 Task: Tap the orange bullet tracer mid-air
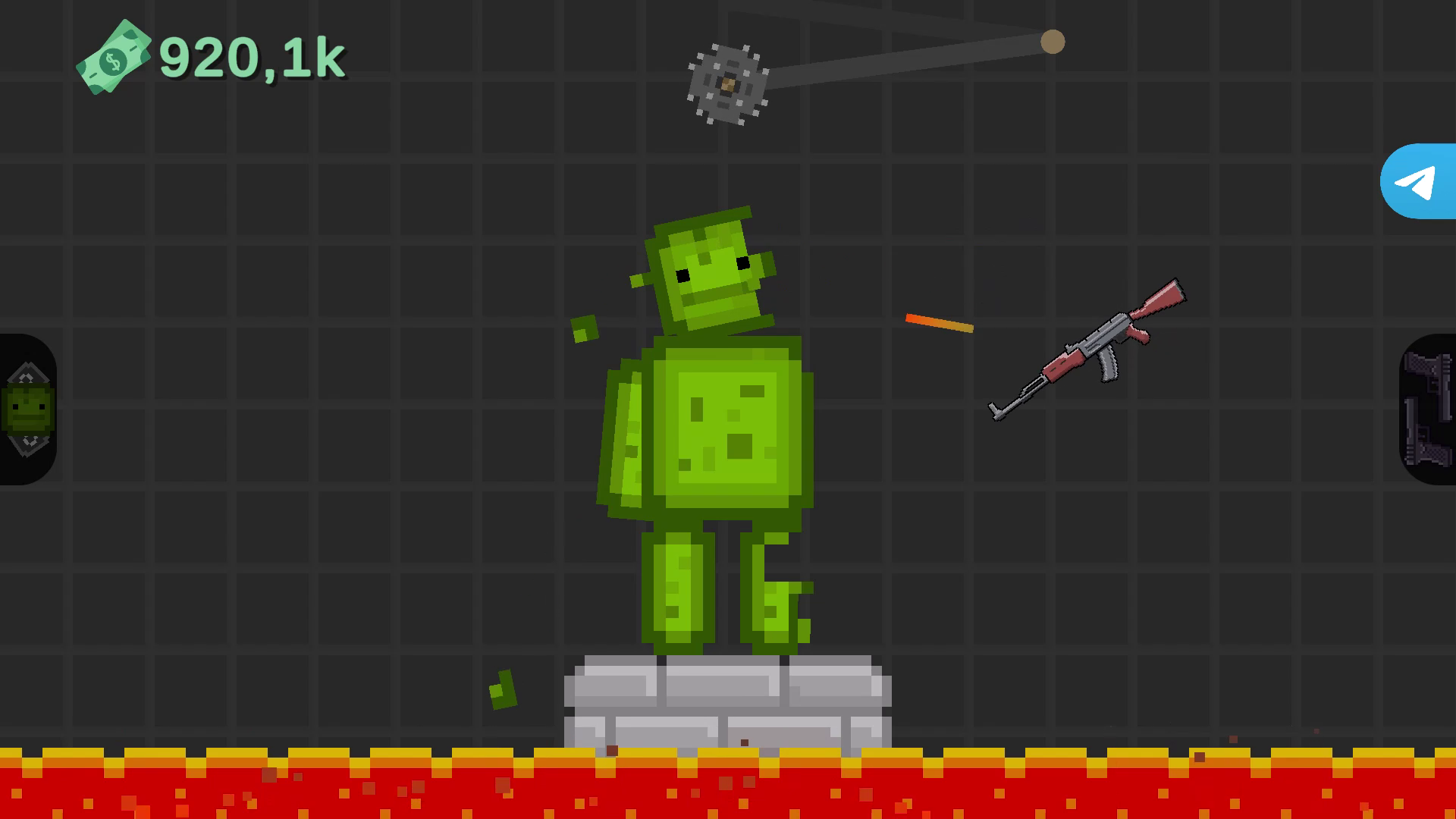point(938,322)
